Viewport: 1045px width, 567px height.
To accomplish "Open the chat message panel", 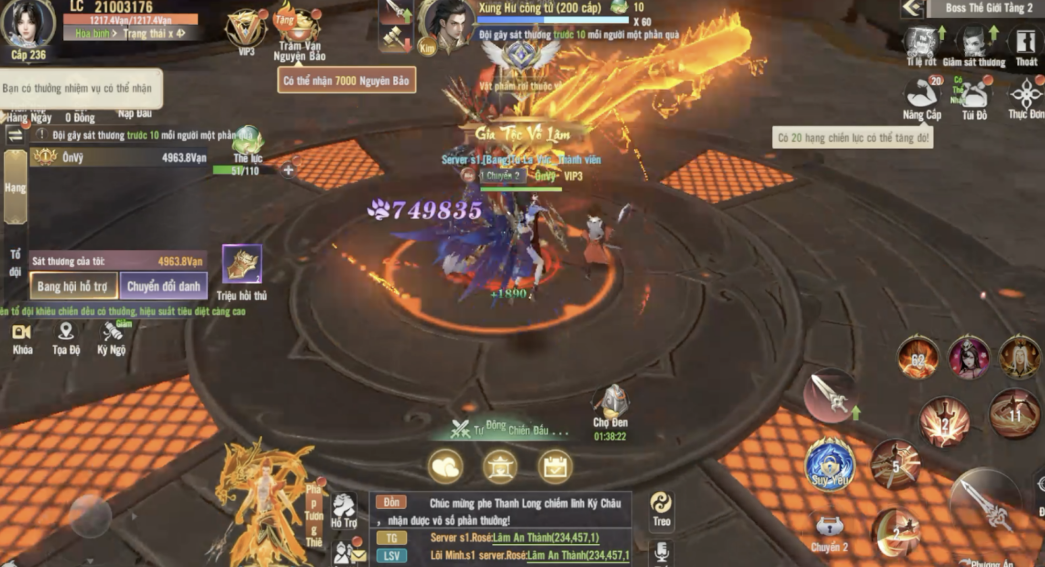I will [x=500, y=527].
